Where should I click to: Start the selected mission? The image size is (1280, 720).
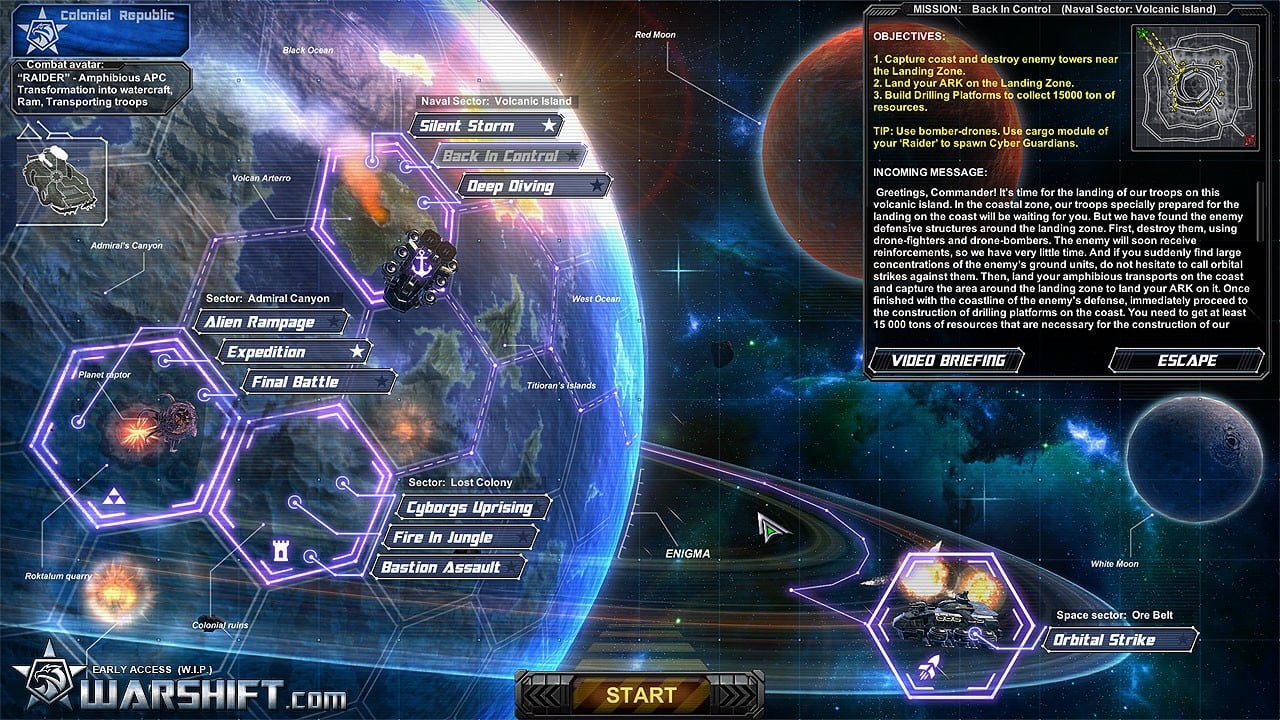coord(640,695)
